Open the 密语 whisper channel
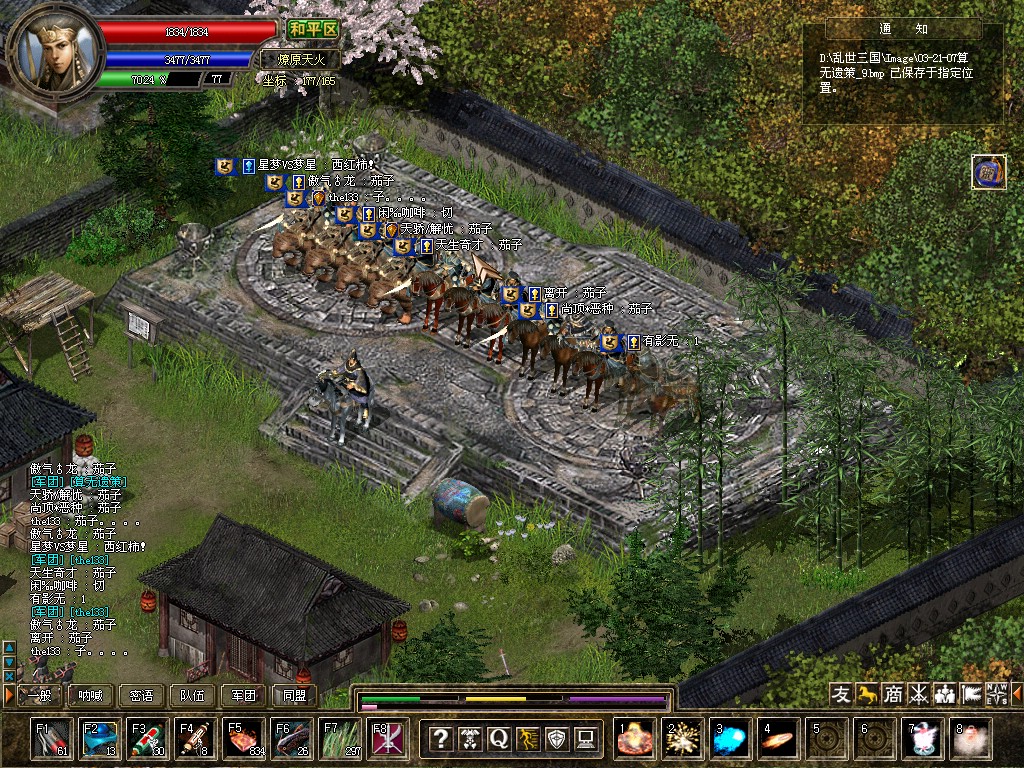Image resolution: width=1024 pixels, height=768 pixels. (x=142, y=695)
